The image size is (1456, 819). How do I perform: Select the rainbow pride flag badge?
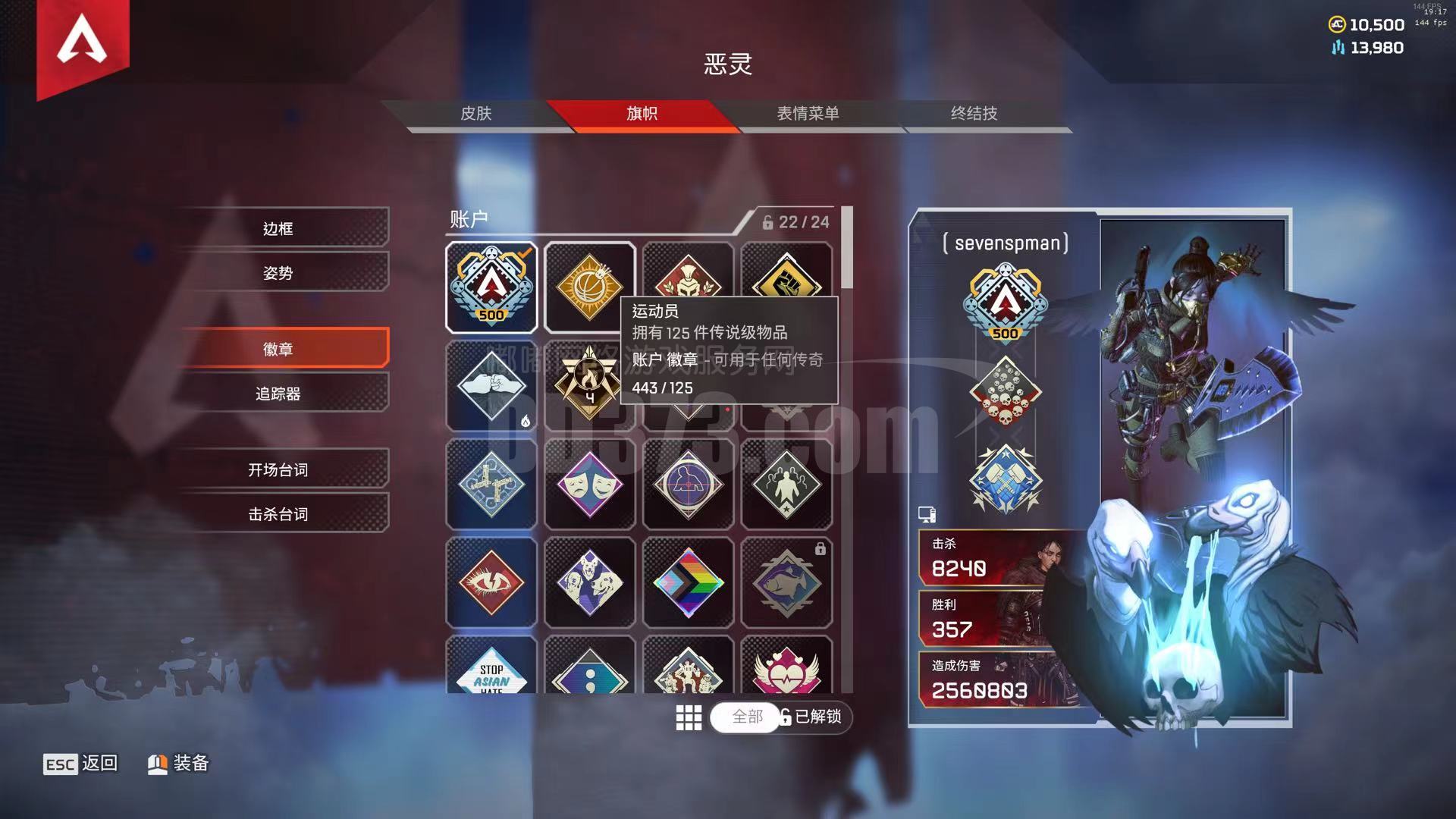(689, 582)
